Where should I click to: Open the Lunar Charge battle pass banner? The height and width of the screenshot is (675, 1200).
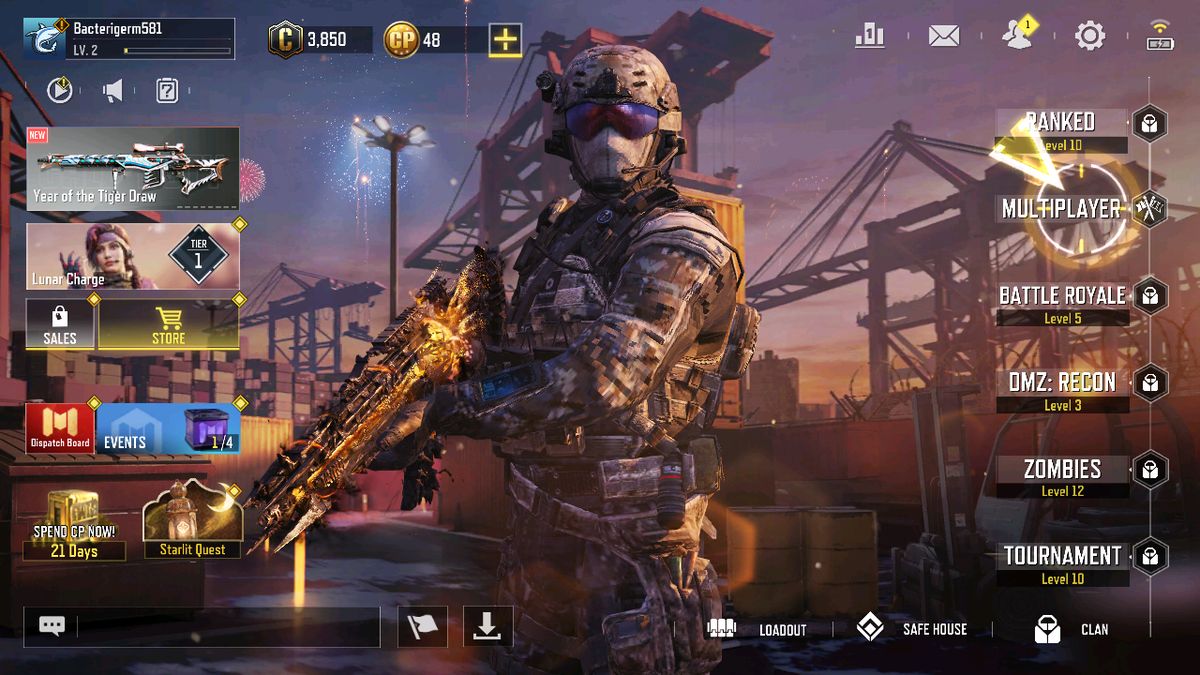coord(132,256)
